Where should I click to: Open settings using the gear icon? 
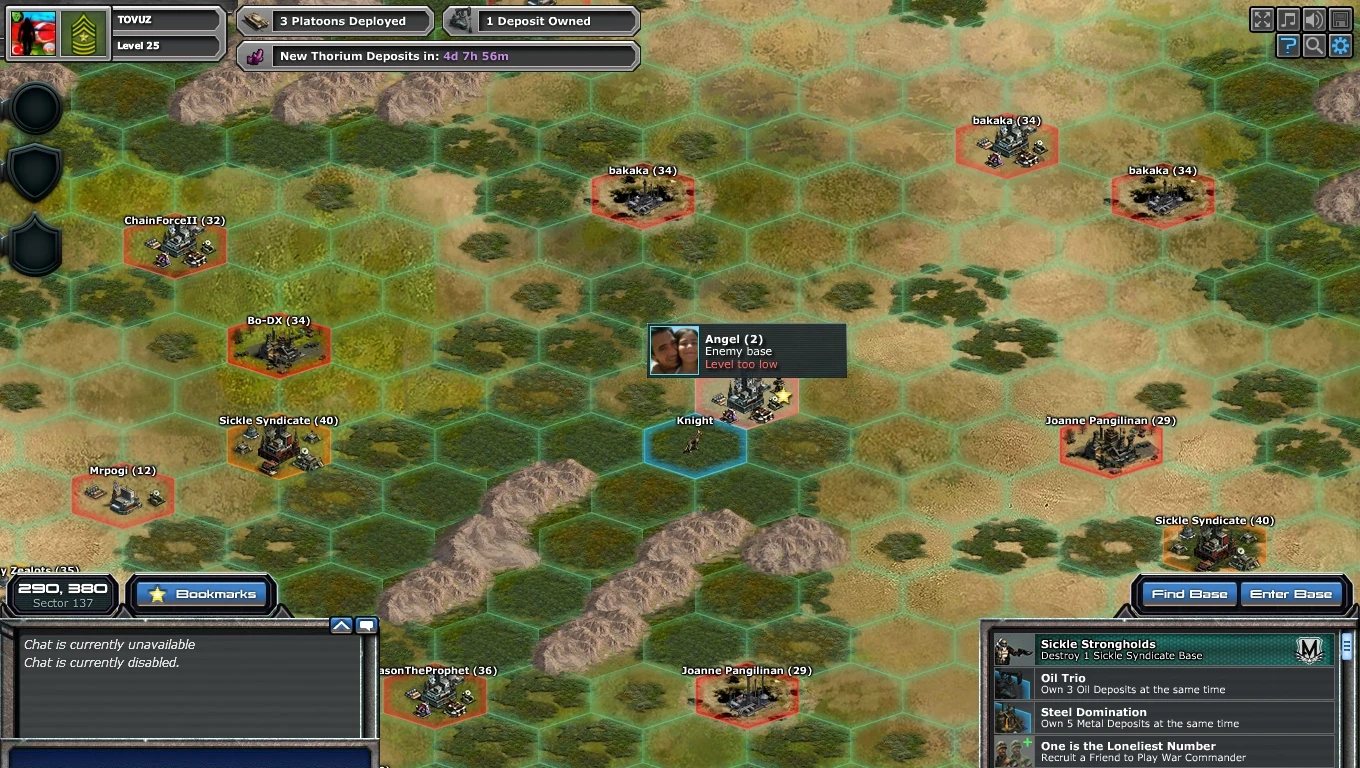pos(1340,45)
